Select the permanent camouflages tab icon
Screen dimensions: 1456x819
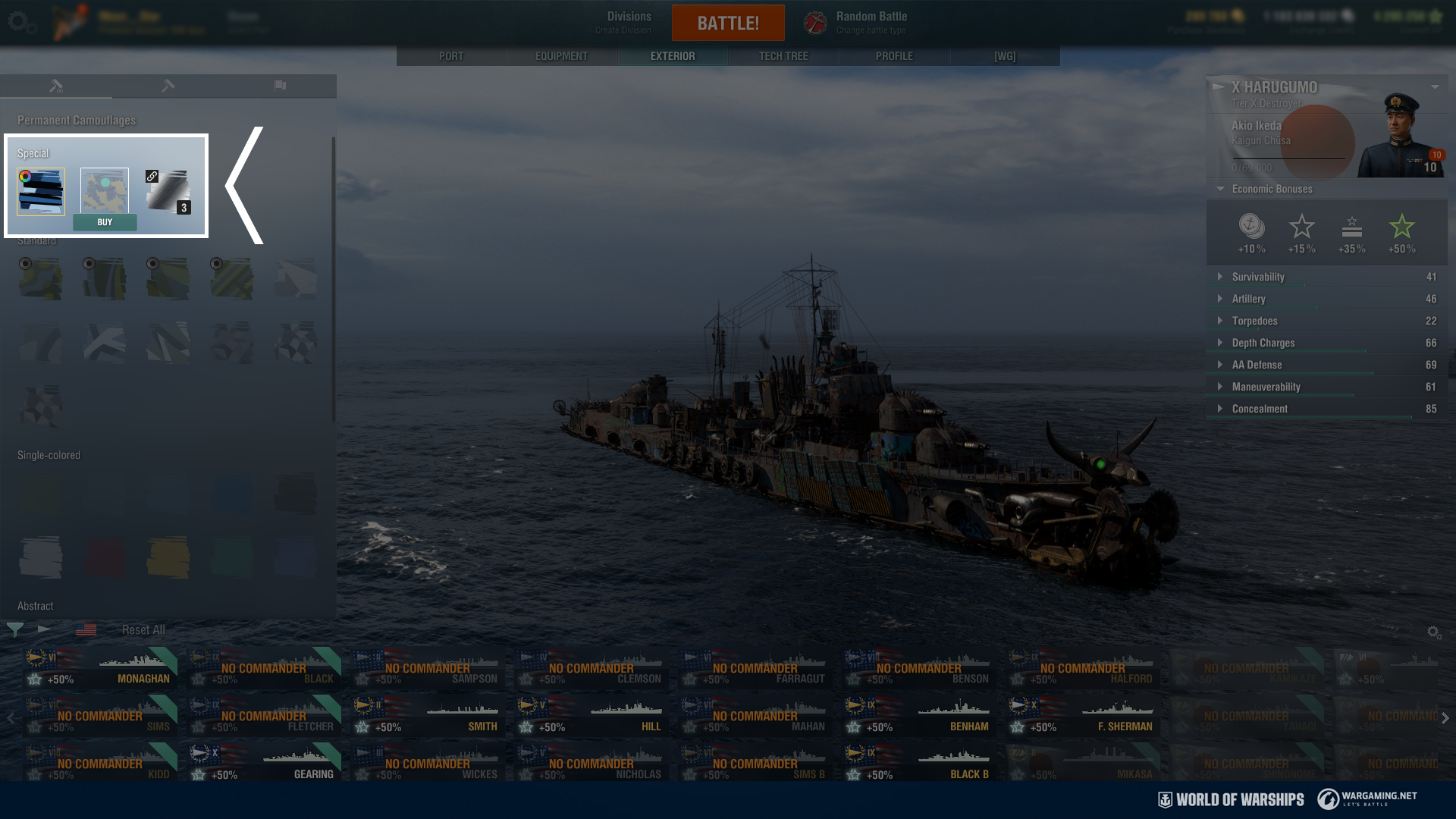[57, 86]
